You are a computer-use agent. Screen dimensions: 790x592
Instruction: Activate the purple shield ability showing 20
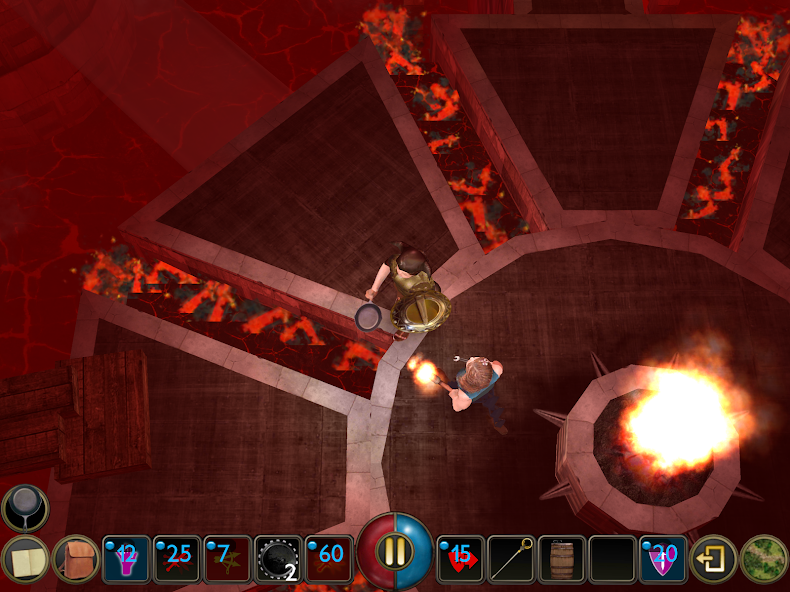[x=663, y=559]
